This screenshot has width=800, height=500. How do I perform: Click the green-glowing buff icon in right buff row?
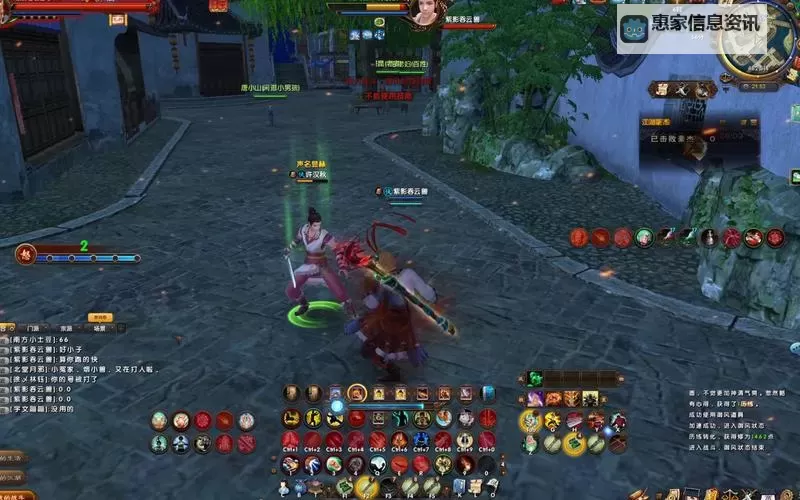pos(644,237)
